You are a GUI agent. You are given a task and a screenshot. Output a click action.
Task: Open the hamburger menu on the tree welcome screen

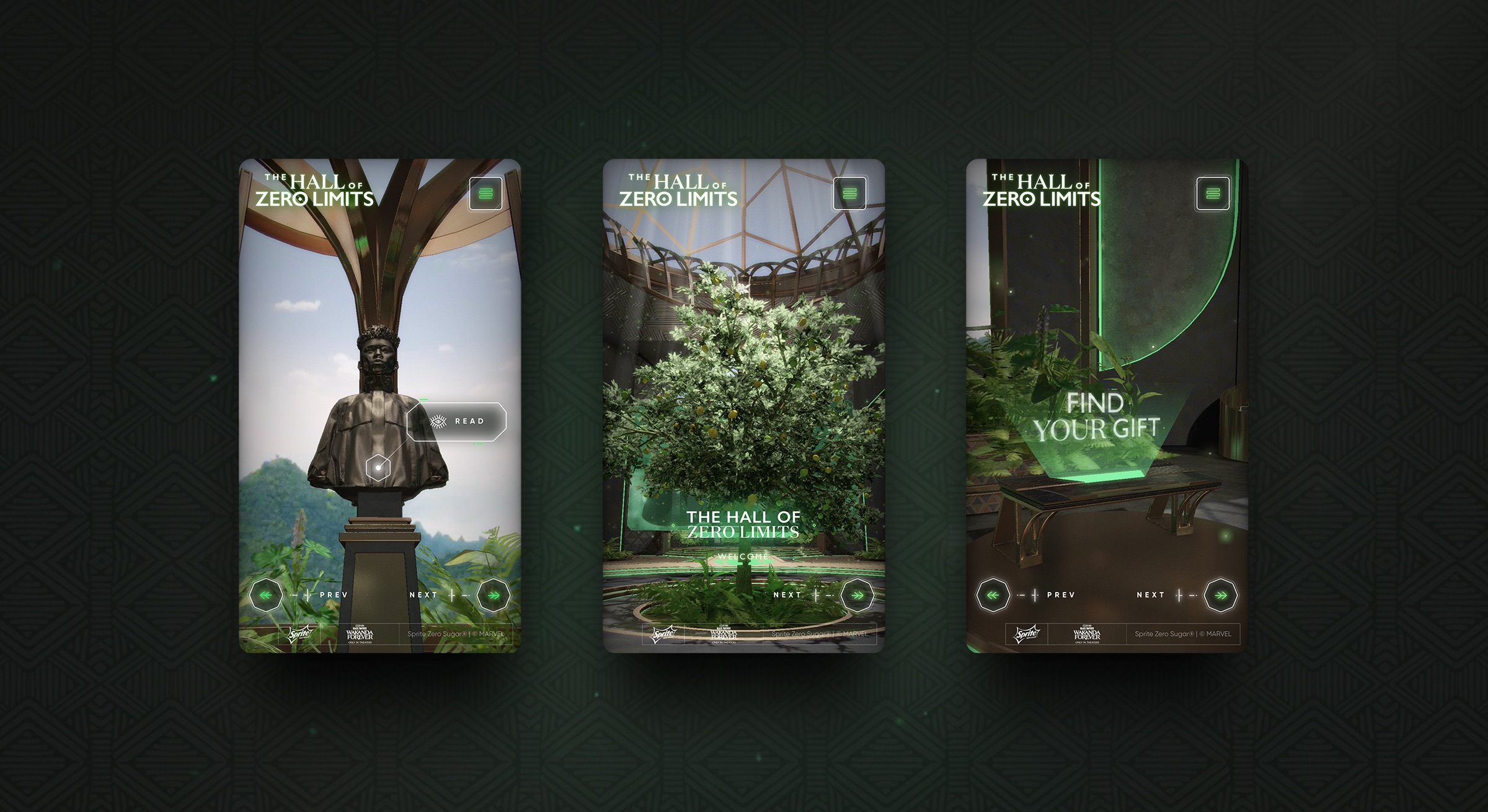tap(849, 193)
